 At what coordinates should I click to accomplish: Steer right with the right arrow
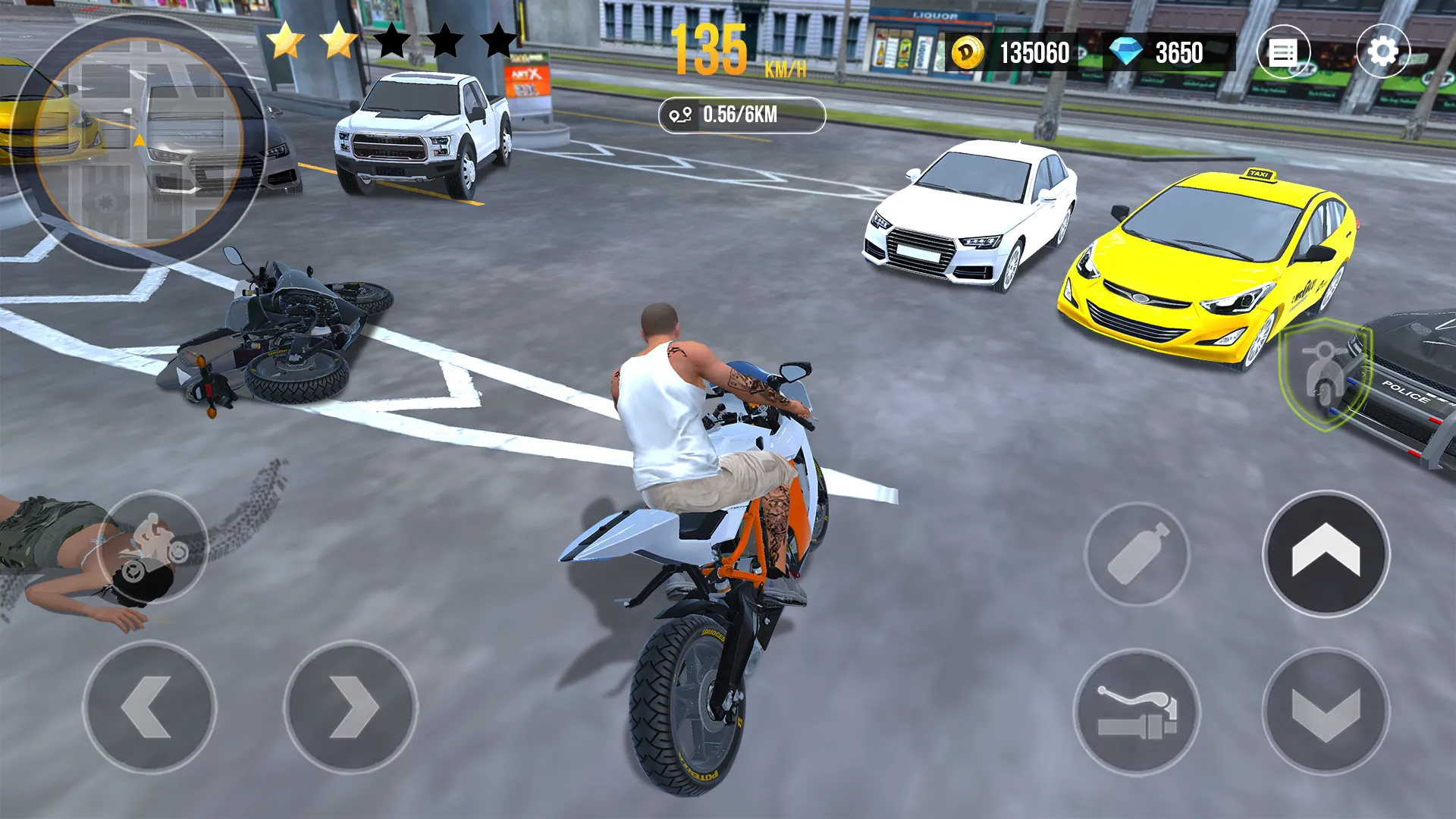350,707
